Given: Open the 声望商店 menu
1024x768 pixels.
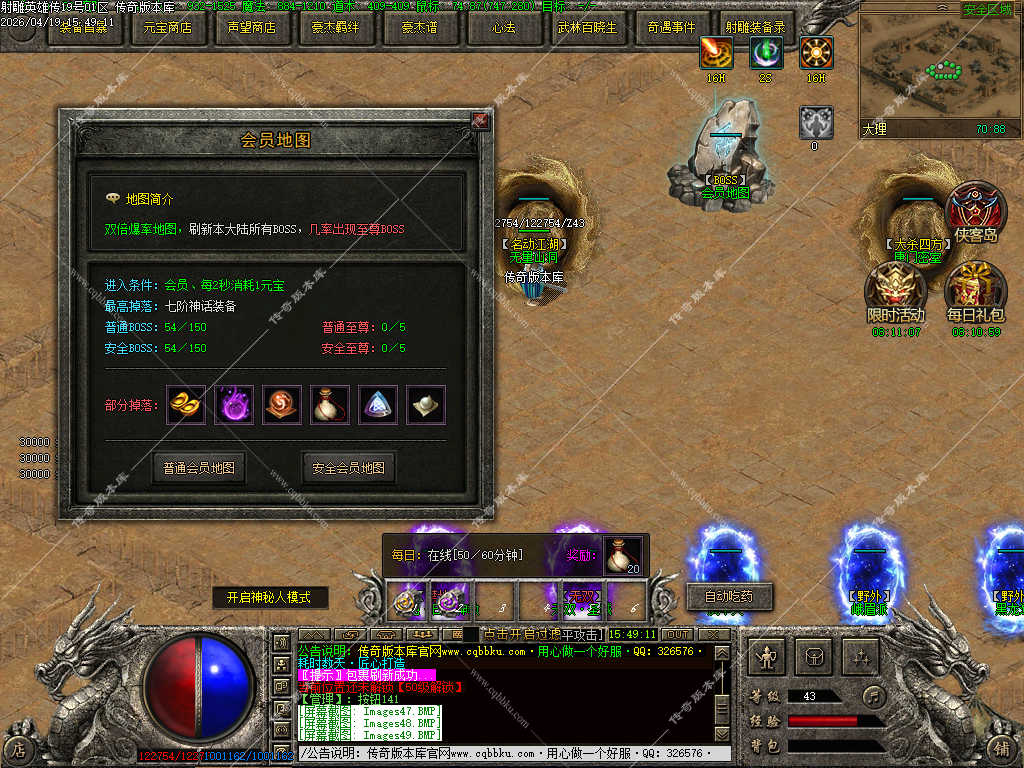Looking at the screenshot, I should click(252, 28).
